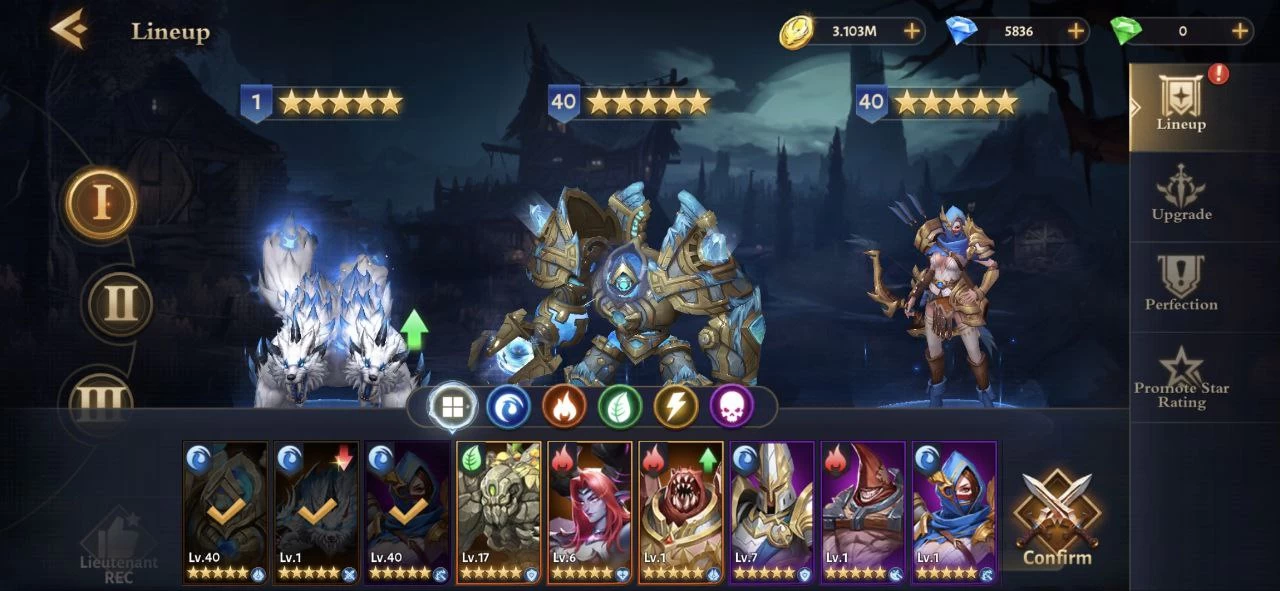Add more green gems
1280x591 pixels.
point(1240,31)
